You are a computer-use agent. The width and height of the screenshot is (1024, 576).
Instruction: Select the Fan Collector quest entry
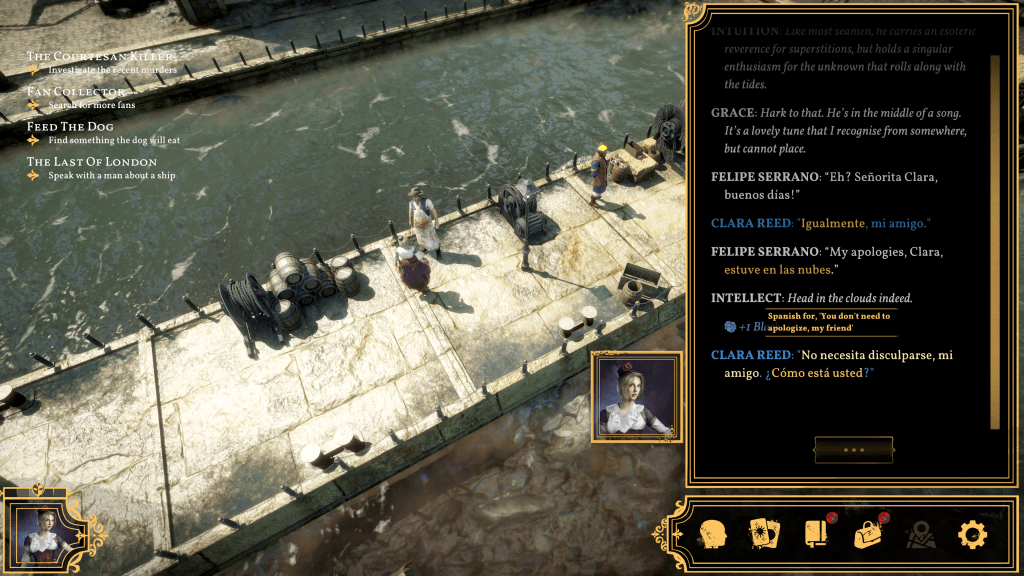(x=77, y=92)
